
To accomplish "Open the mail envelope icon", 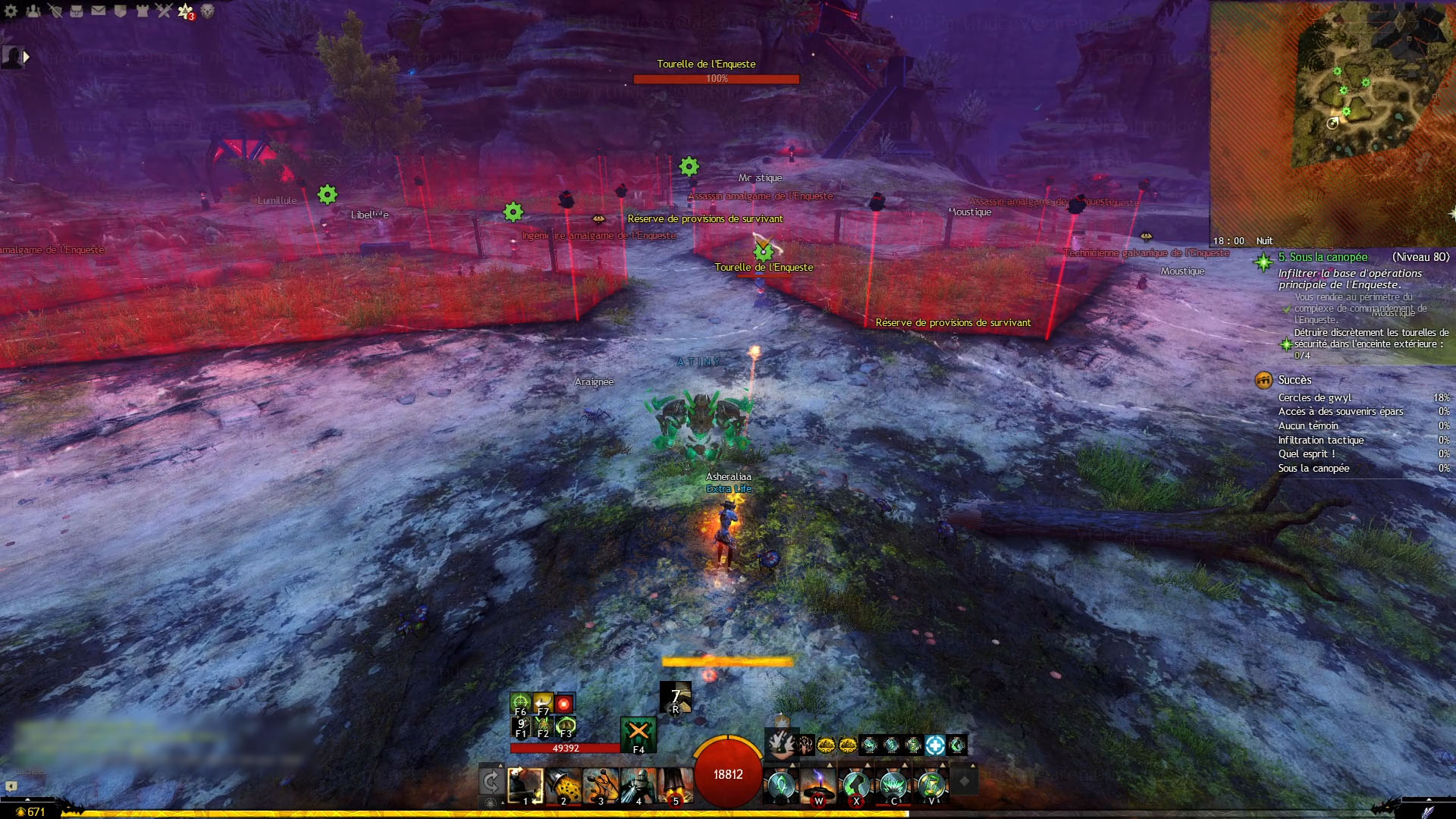I will pos(99,11).
